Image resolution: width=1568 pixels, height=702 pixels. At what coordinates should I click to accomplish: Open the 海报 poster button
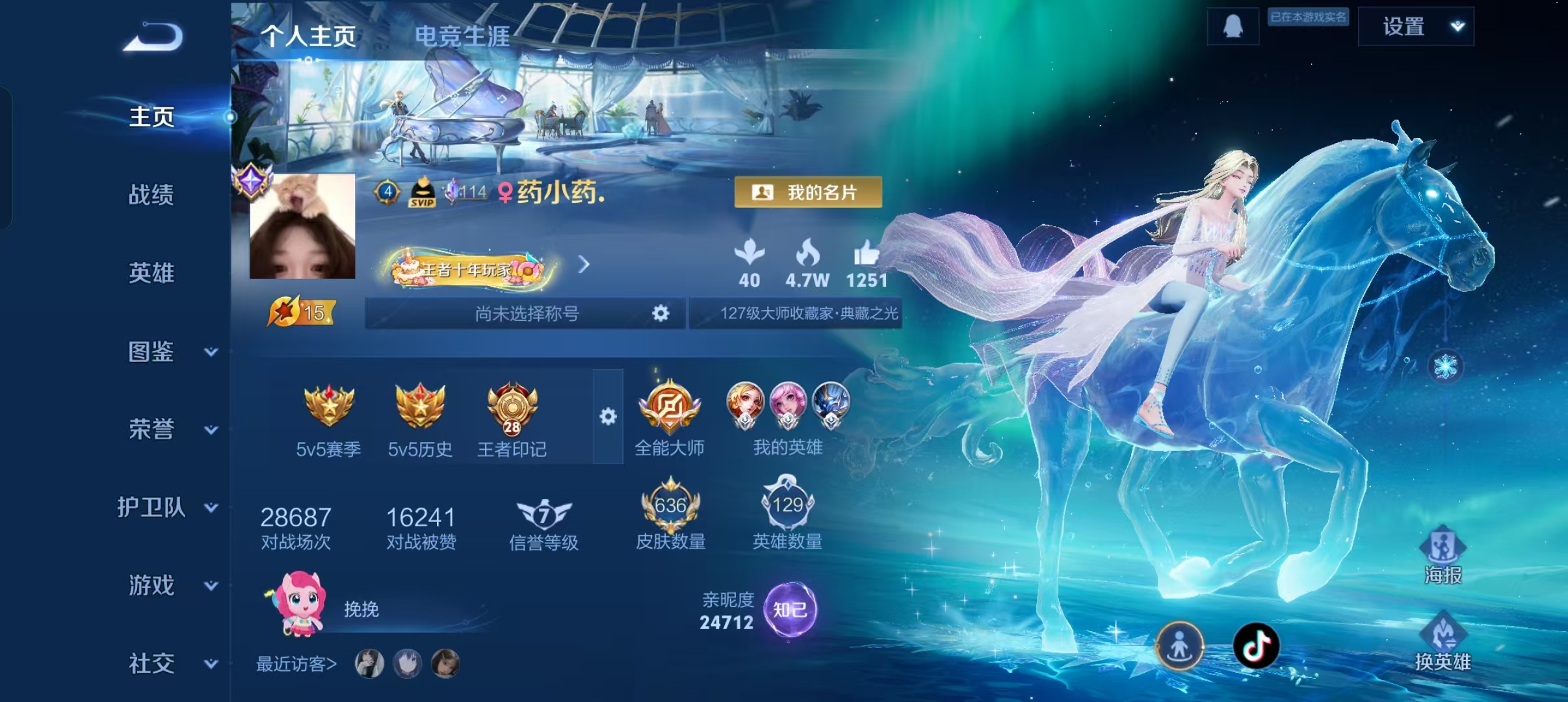tap(1443, 554)
